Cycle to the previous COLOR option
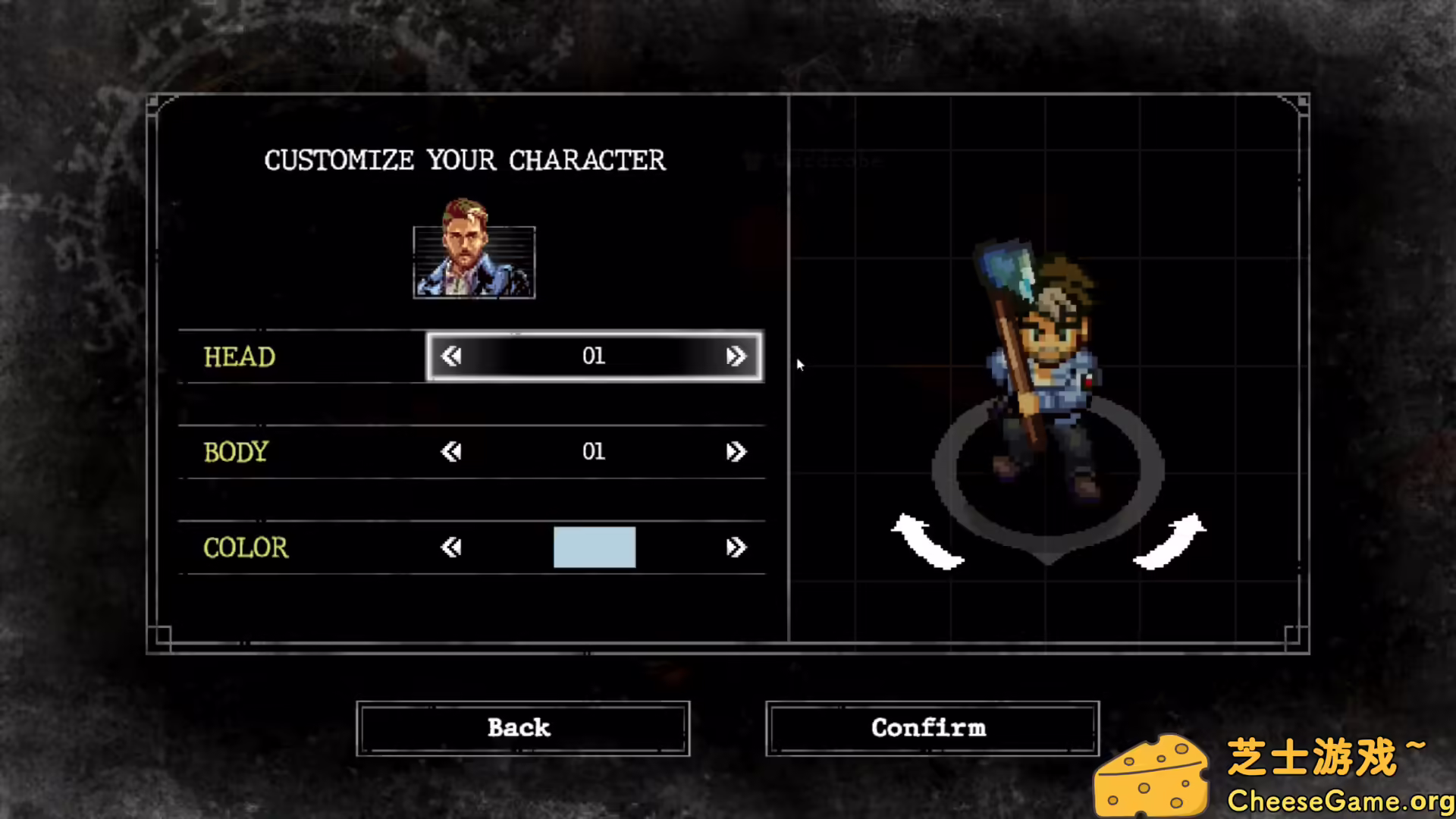The height and width of the screenshot is (819, 1456). tap(451, 548)
